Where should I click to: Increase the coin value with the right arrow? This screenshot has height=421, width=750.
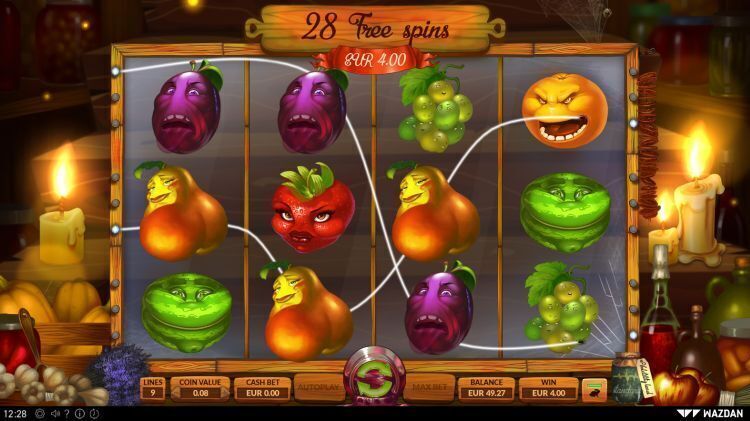pyautogui.click(x=226, y=394)
